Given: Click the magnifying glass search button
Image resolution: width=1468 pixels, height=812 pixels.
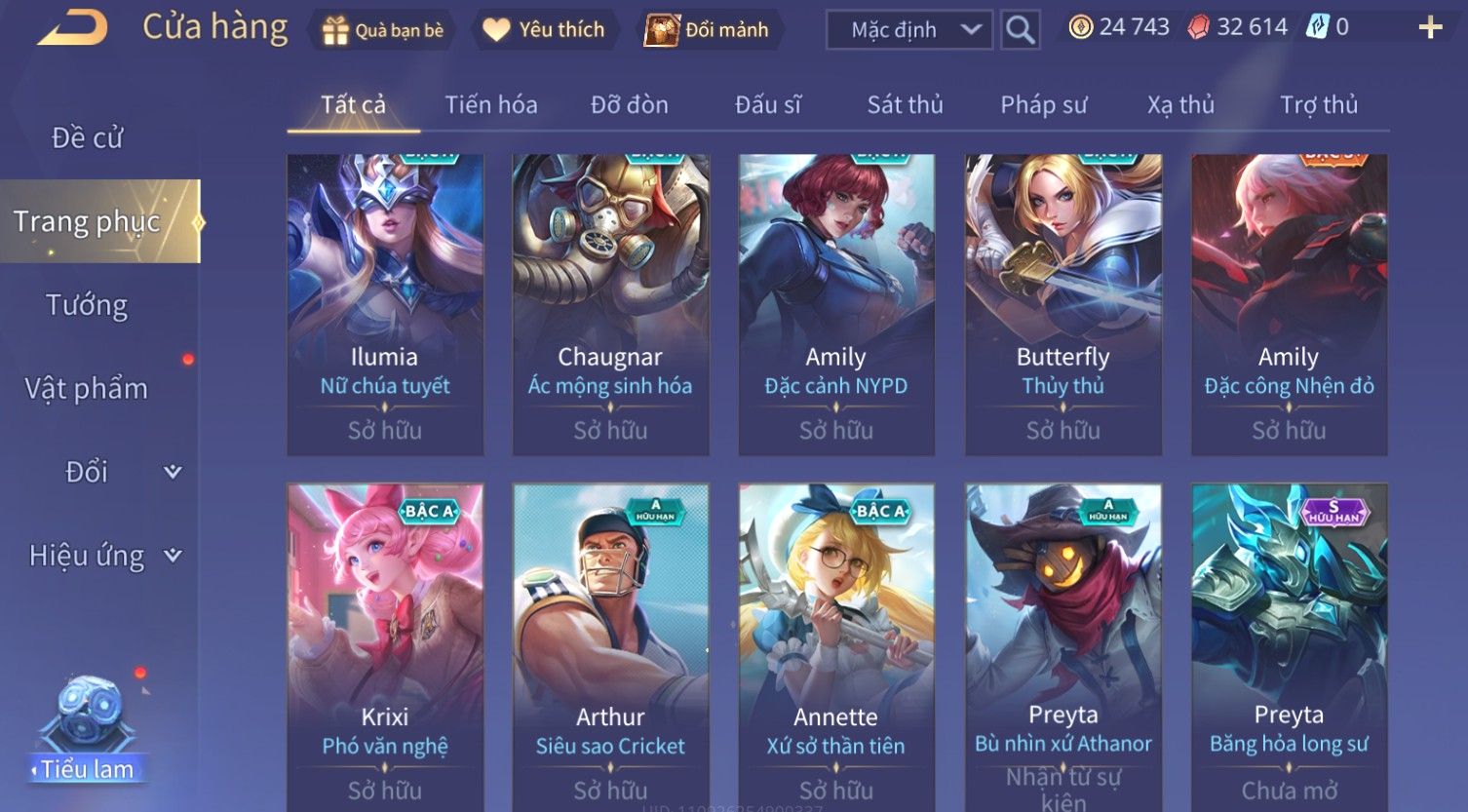Looking at the screenshot, I should [1020, 30].
